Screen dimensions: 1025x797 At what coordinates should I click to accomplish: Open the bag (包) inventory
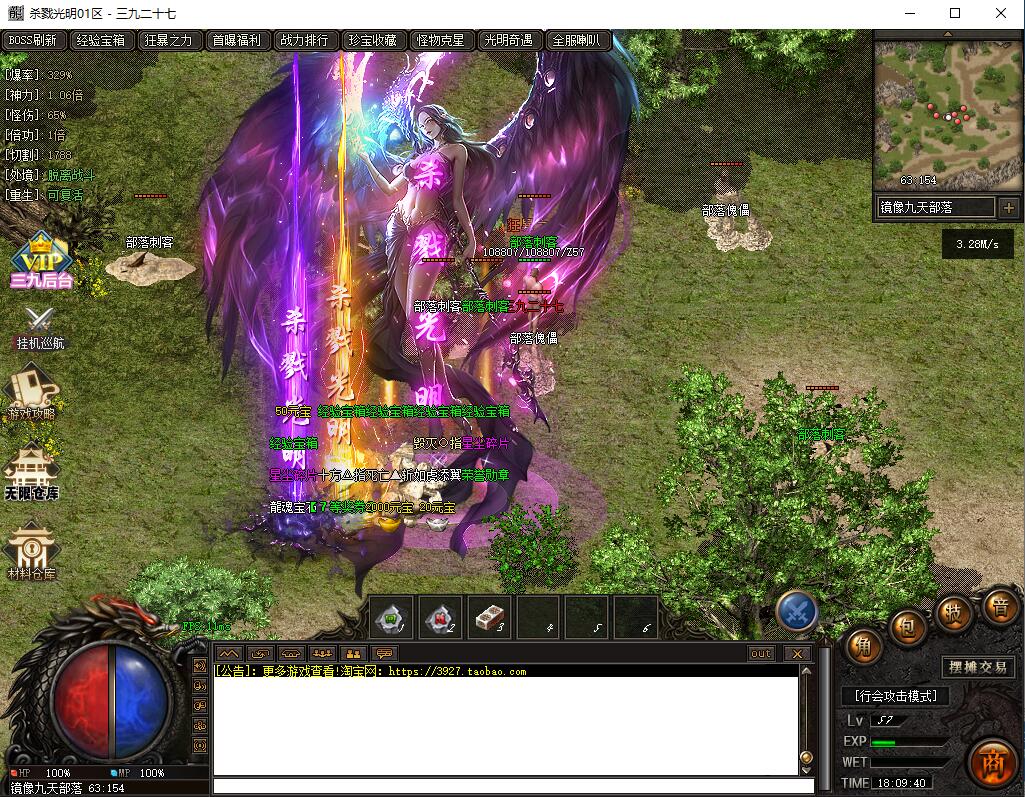pos(908,627)
